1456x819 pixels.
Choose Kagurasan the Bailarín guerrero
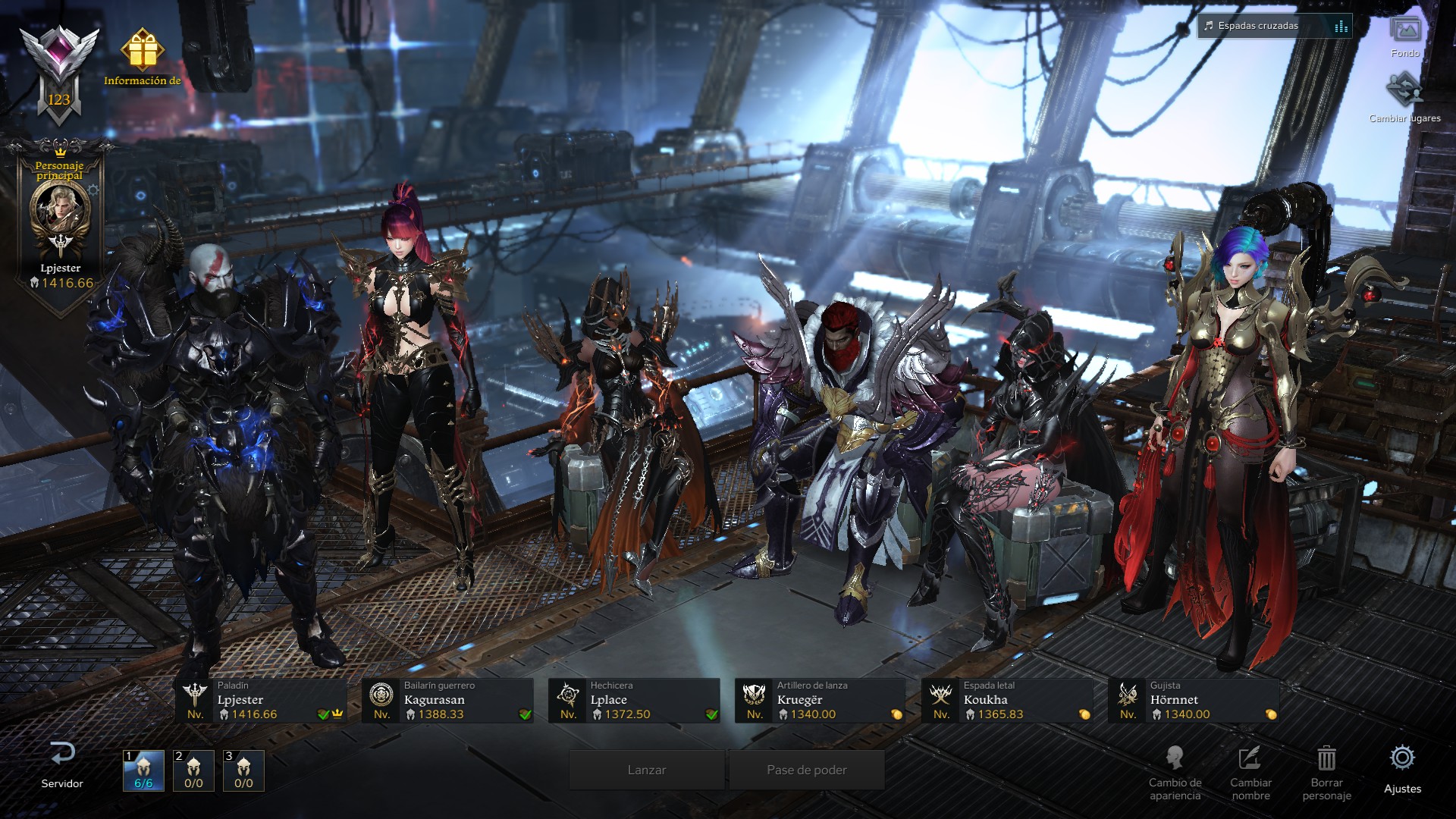[x=447, y=700]
